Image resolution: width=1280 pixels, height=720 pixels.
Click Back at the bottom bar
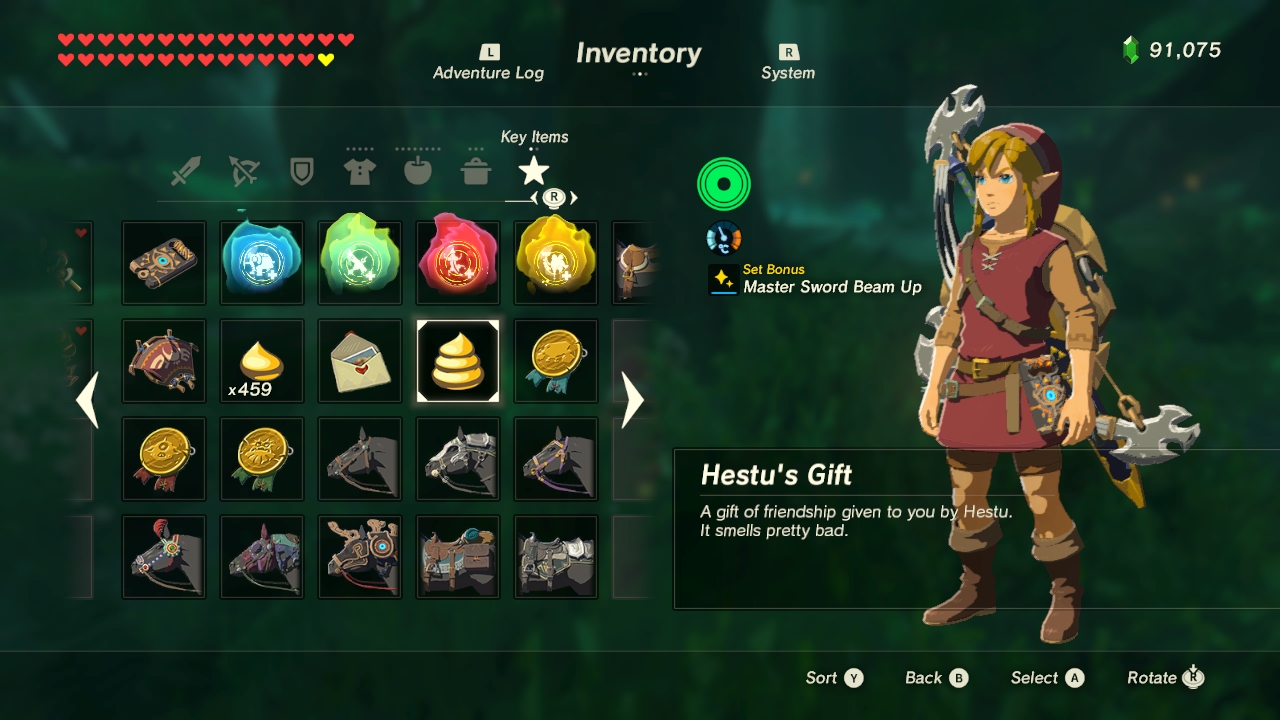pos(925,677)
